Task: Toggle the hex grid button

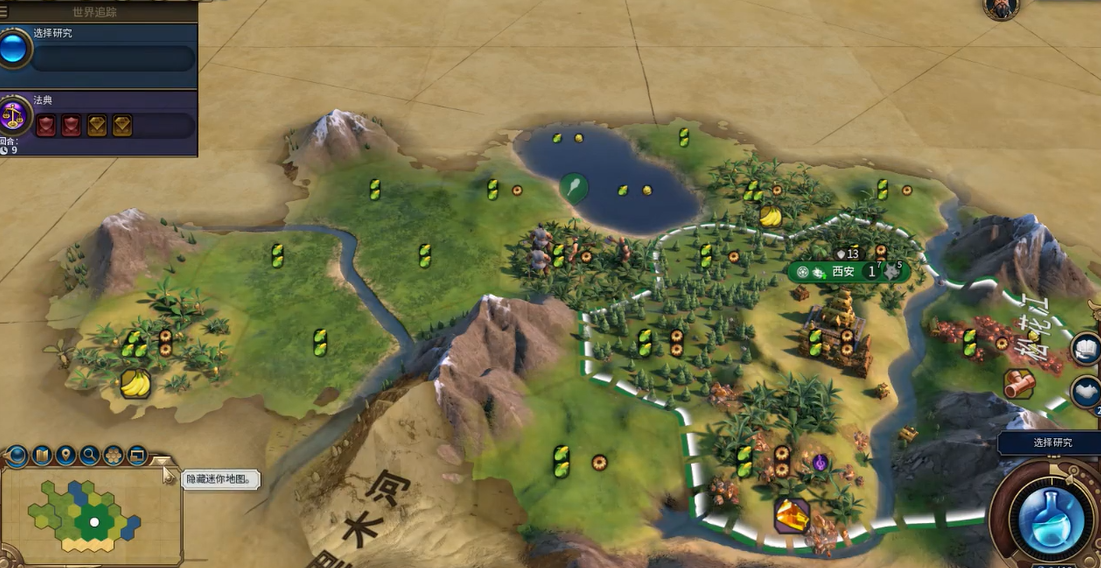Action: tap(113, 456)
